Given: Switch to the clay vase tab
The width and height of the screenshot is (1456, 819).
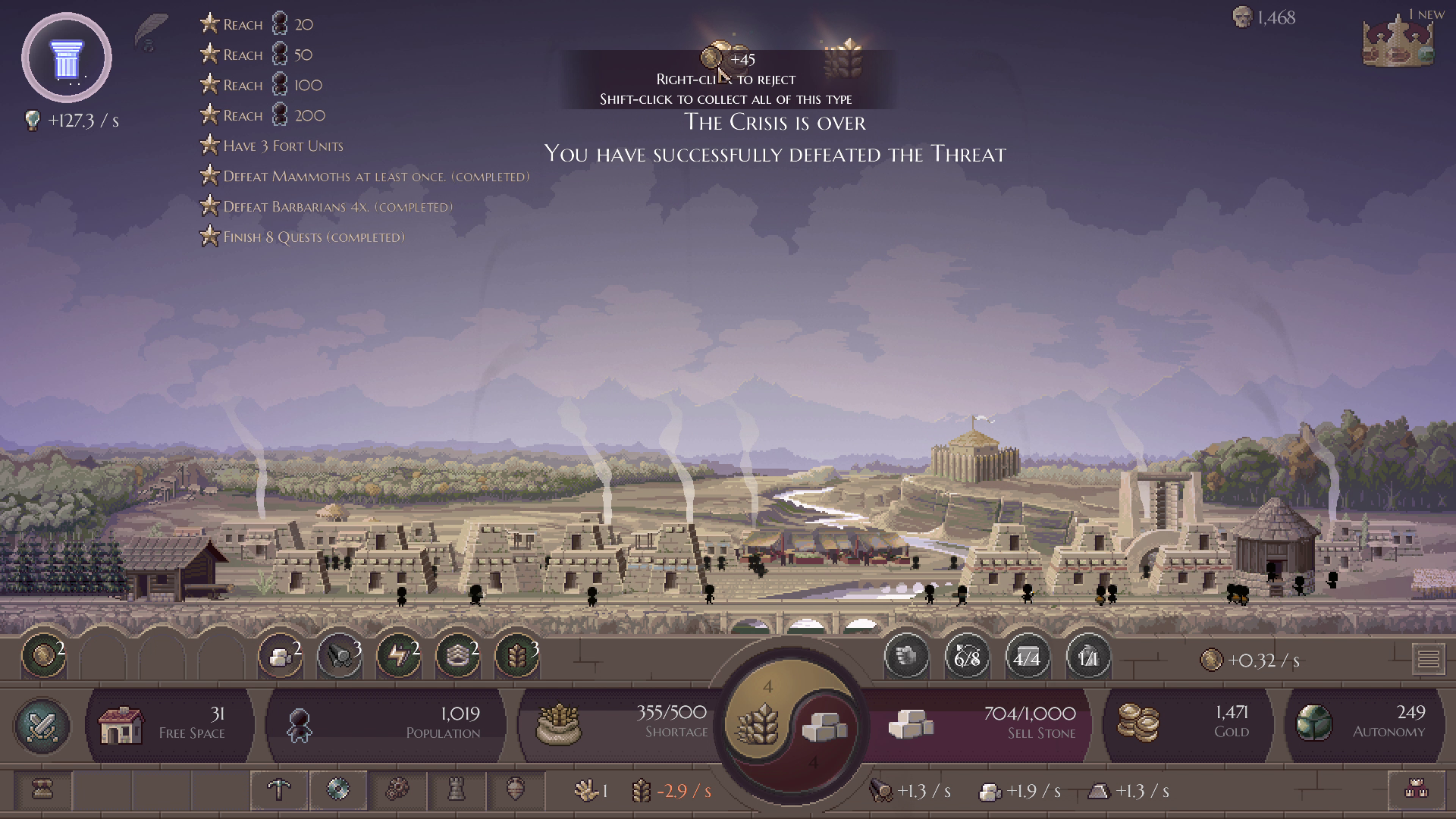Looking at the screenshot, I should pos(516,790).
